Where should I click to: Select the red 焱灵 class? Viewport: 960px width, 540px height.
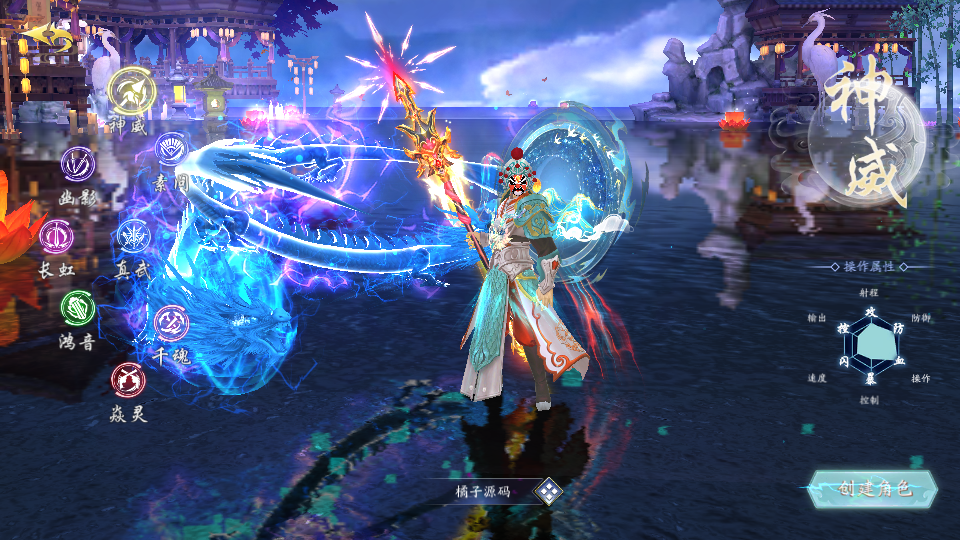[x=127, y=379]
